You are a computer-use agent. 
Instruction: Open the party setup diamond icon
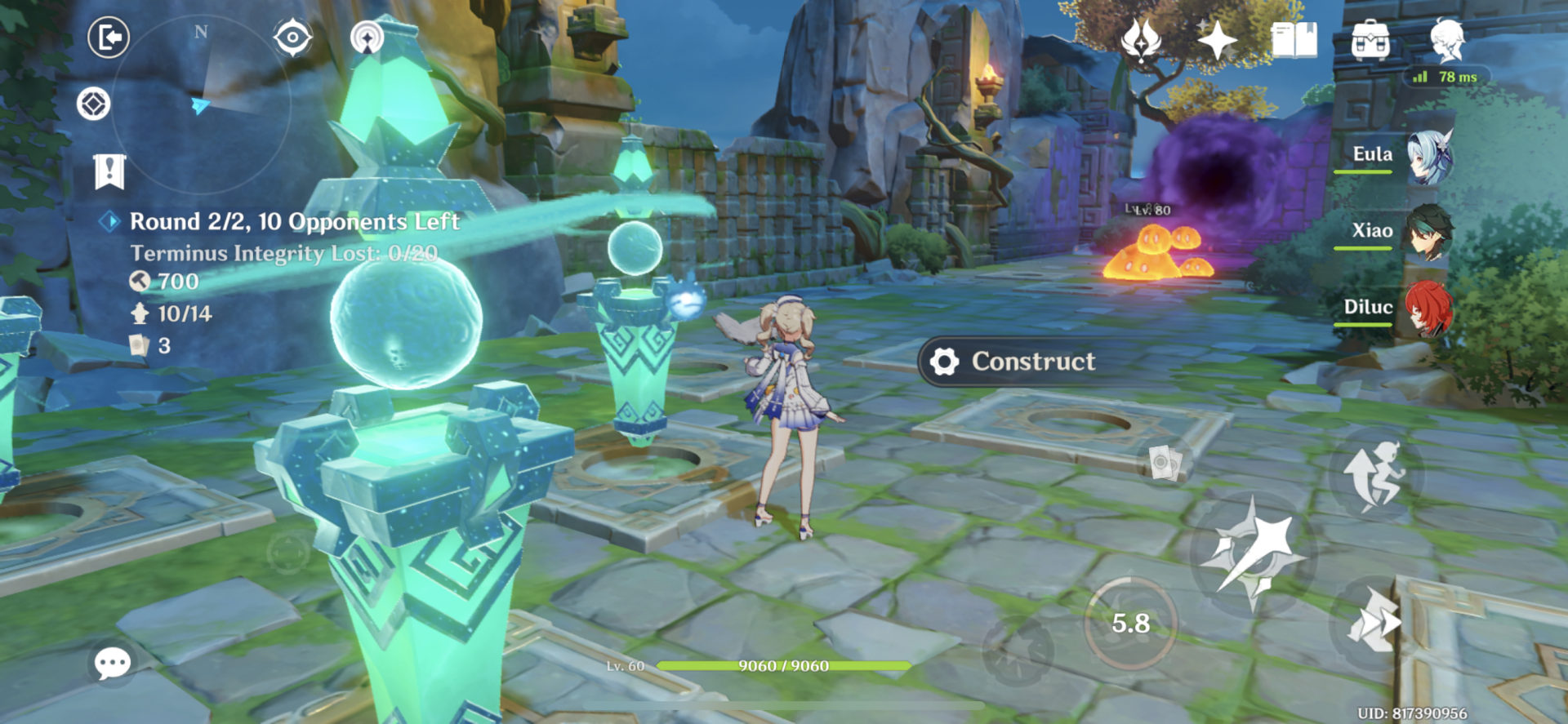(94, 104)
